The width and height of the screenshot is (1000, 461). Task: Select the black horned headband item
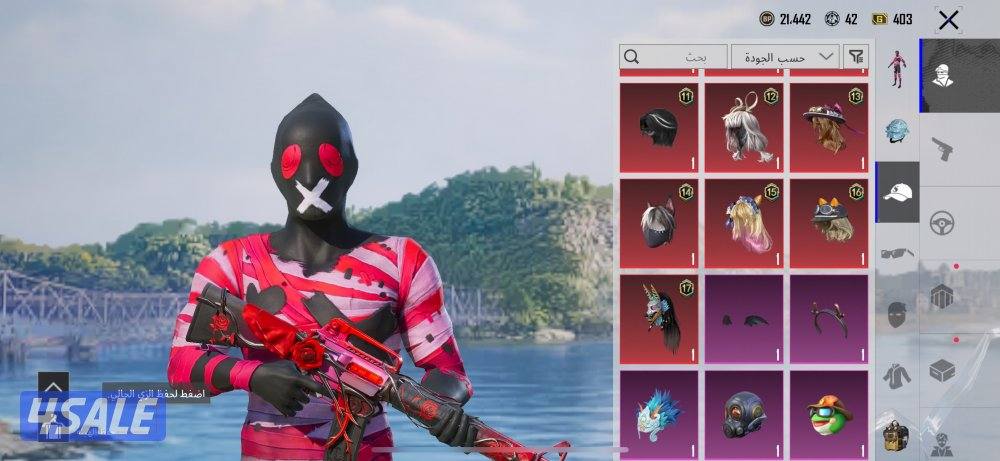829,319
